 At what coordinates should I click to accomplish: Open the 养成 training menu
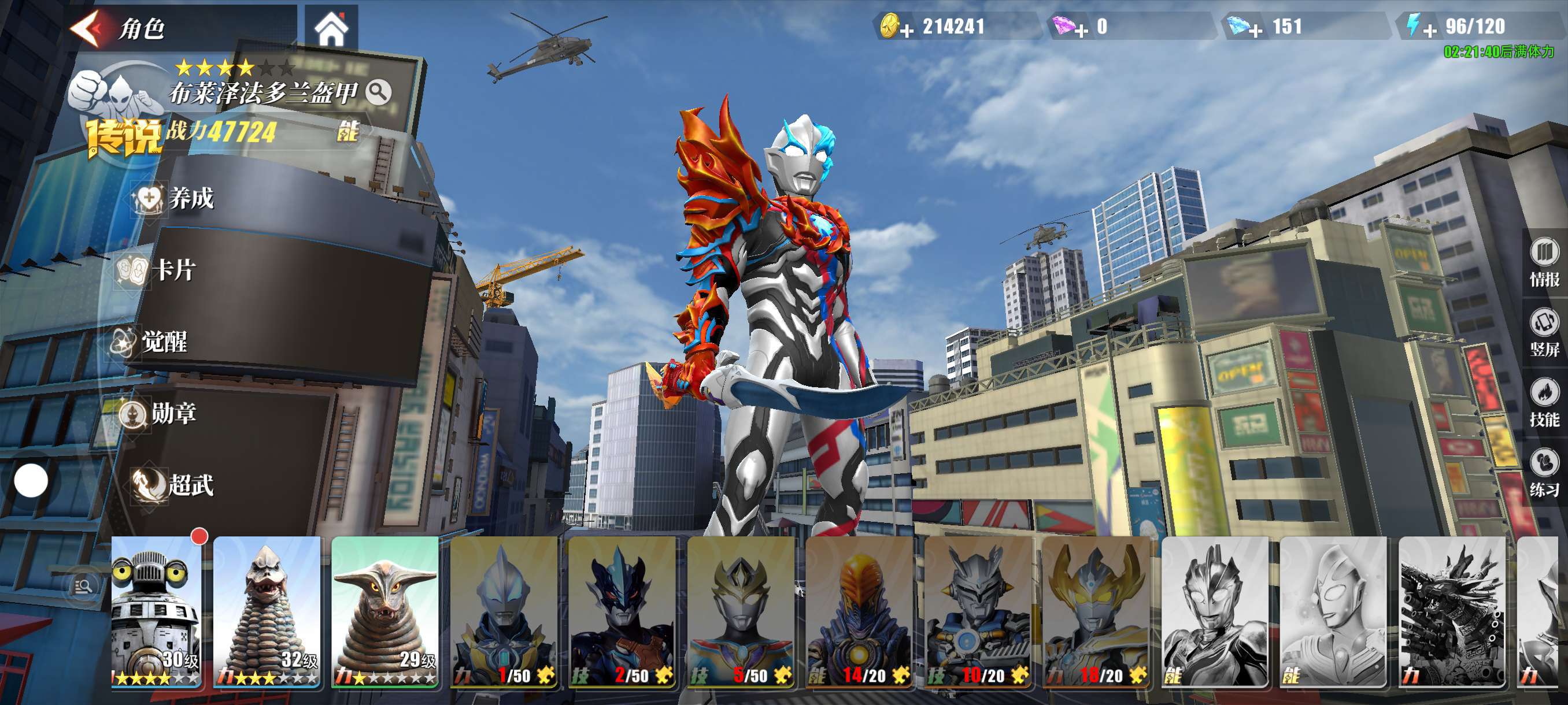[x=176, y=198]
